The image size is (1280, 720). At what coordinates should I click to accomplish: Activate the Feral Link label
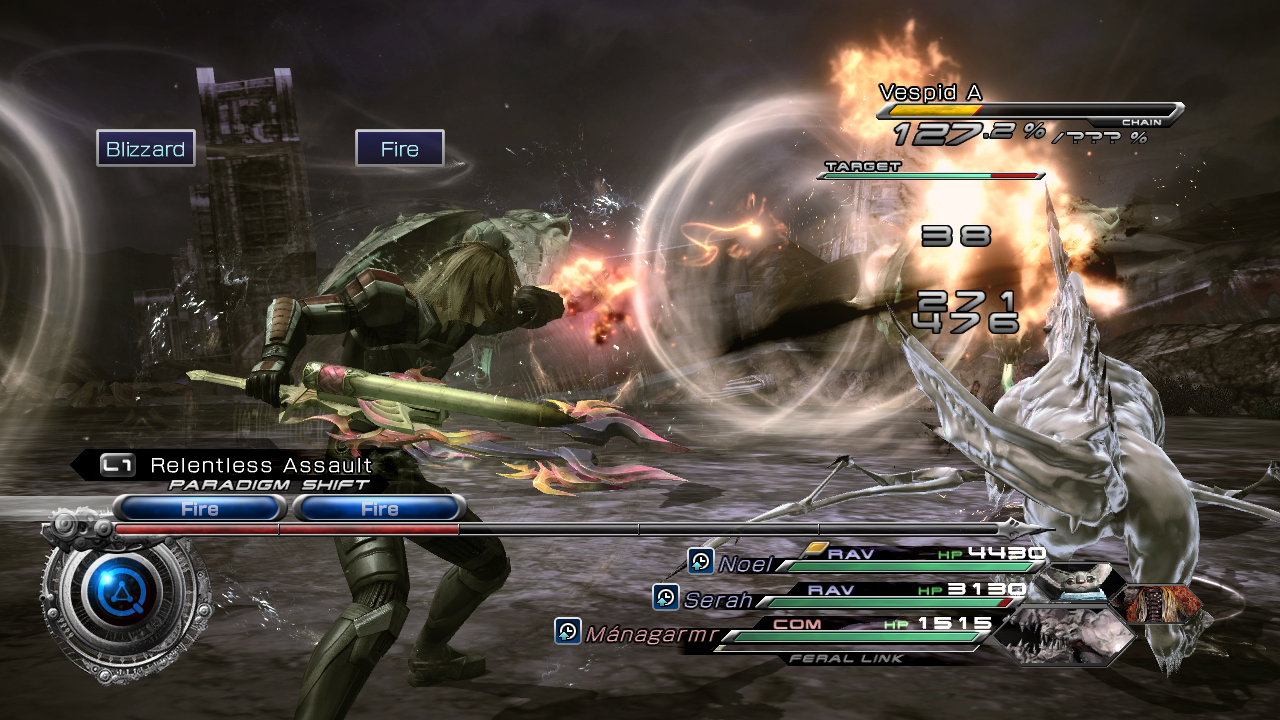click(846, 658)
